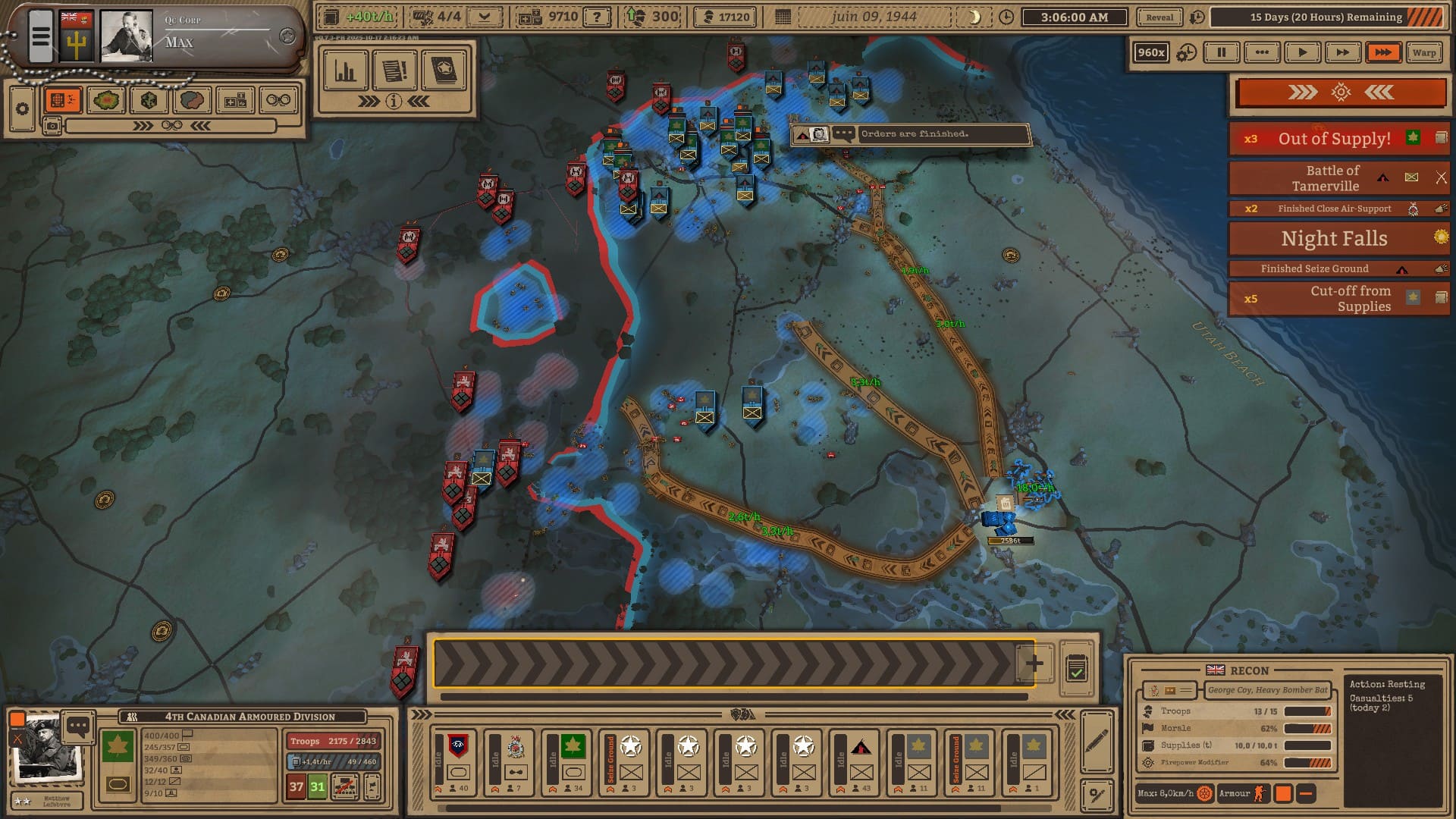
Task: Open the Night Falls notification
Action: pyautogui.click(x=1334, y=238)
